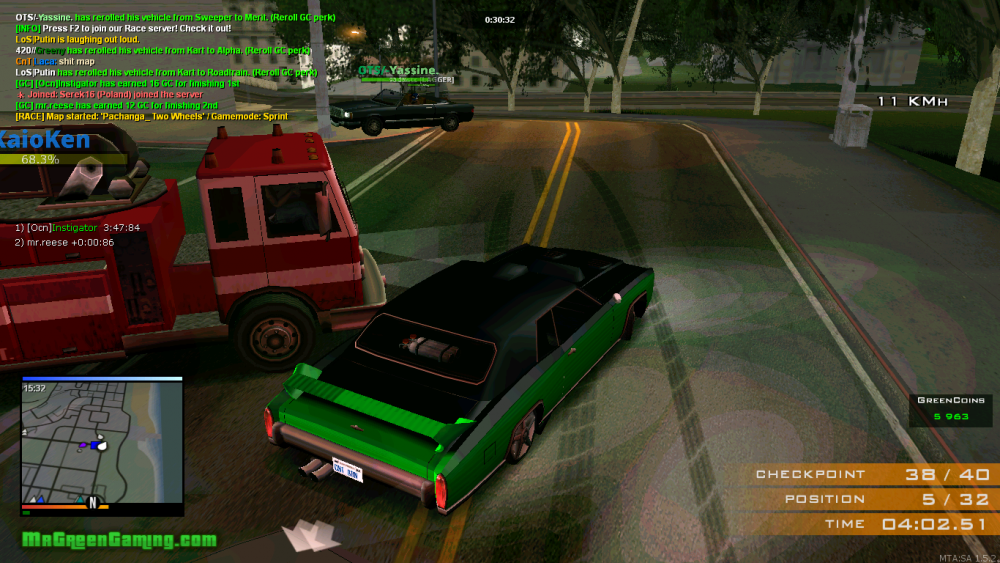Open the MrGreenGaming.com logo link
1000x563 pixels.
pos(119,540)
